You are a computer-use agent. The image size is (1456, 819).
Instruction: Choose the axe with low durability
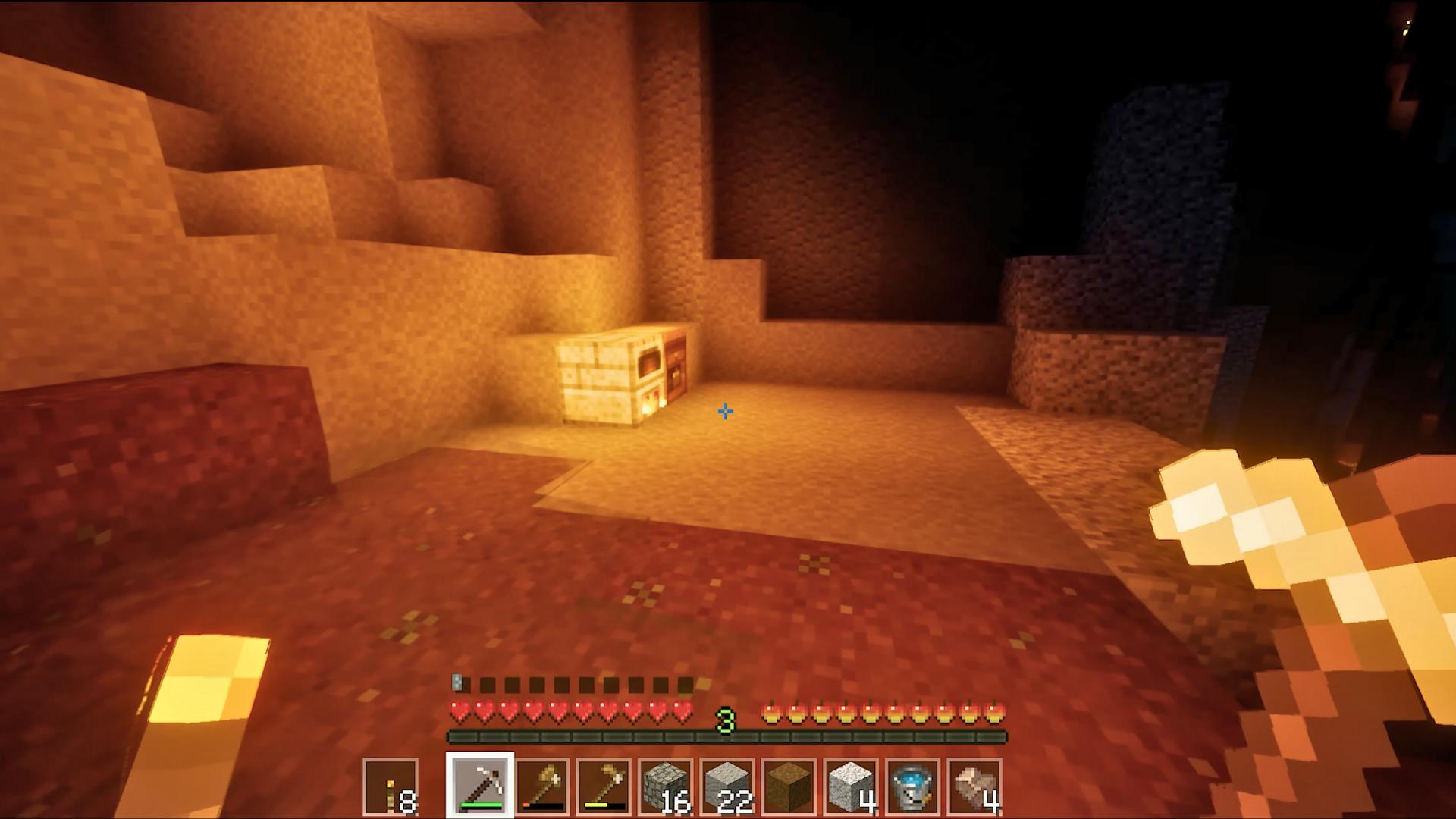[x=541, y=786]
